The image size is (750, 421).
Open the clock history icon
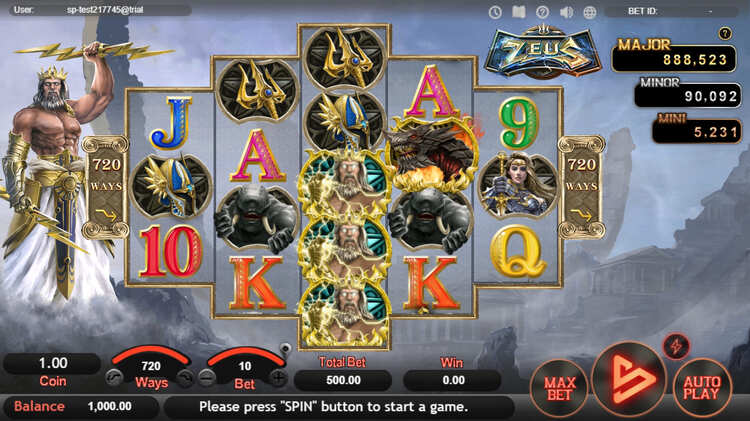tap(495, 12)
